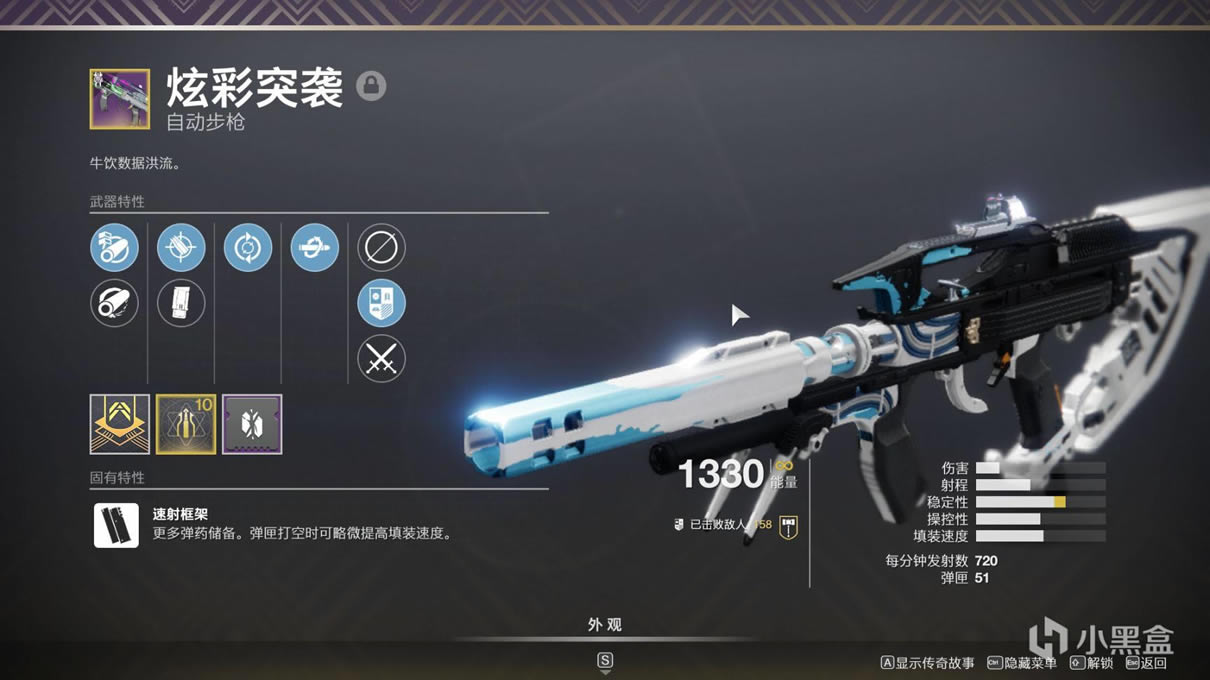Open the tier 10 masterwork slot
1210x680 pixels.
point(186,424)
